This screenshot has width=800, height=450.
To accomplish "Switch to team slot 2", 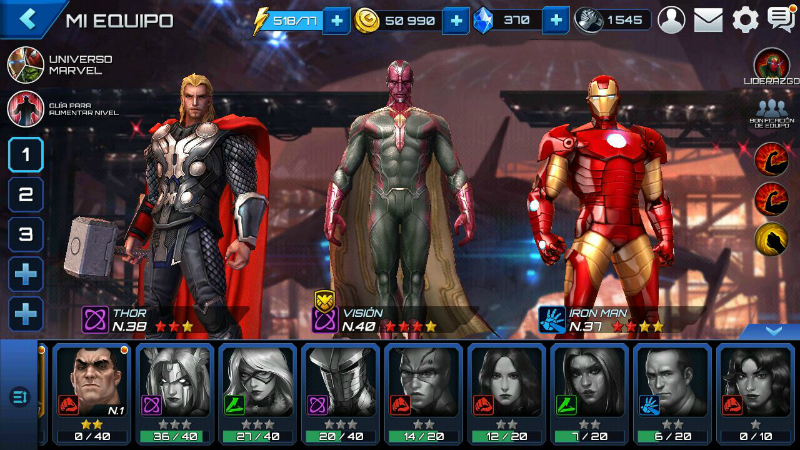I will [26, 195].
